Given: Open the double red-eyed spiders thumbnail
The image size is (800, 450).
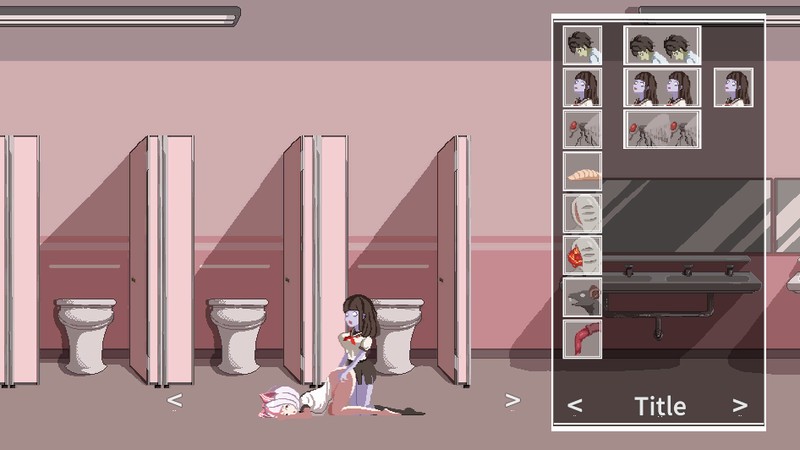Looking at the screenshot, I should (662, 130).
